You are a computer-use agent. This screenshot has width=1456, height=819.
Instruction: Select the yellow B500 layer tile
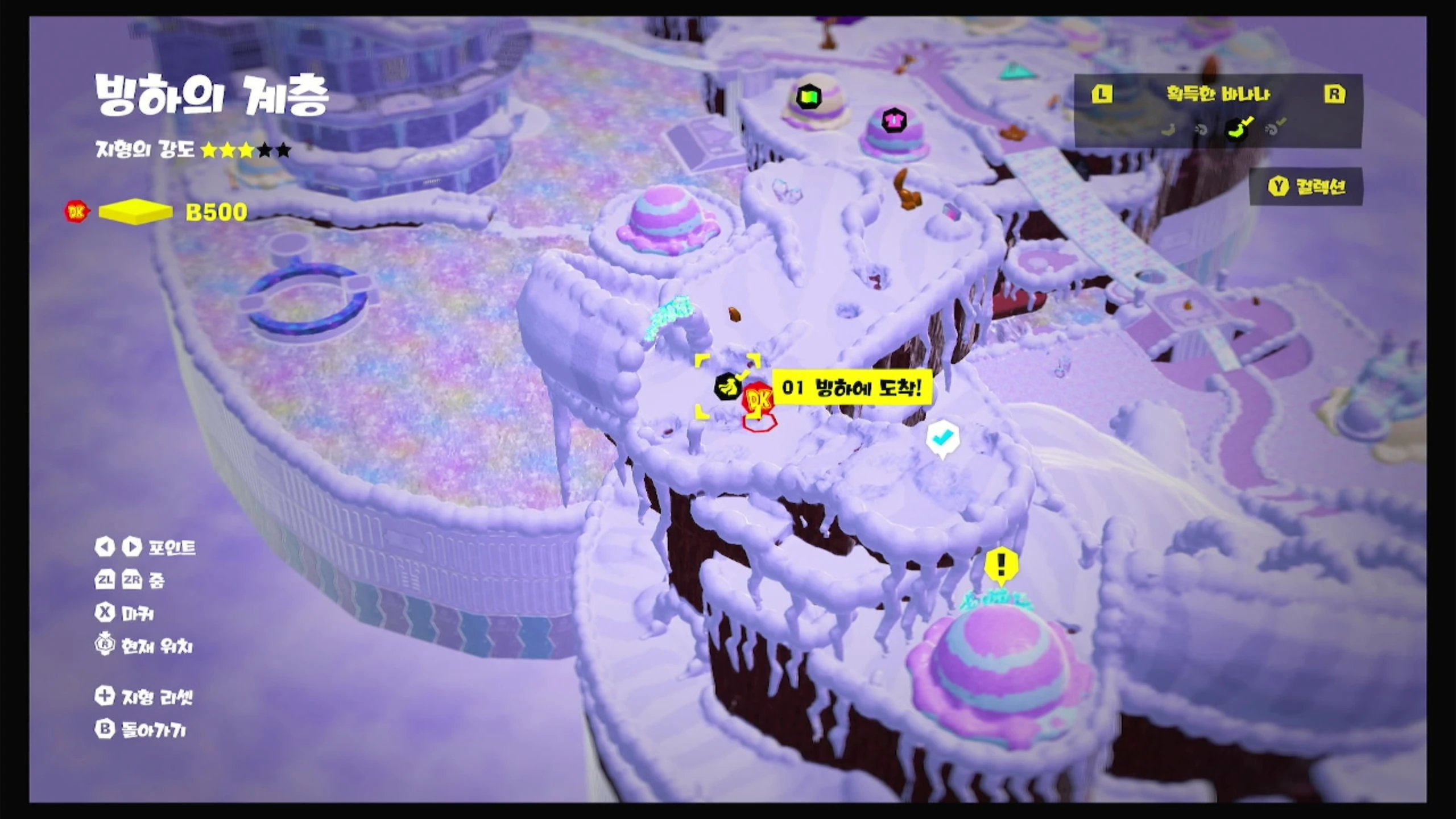pyautogui.click(x=135, y=212)
